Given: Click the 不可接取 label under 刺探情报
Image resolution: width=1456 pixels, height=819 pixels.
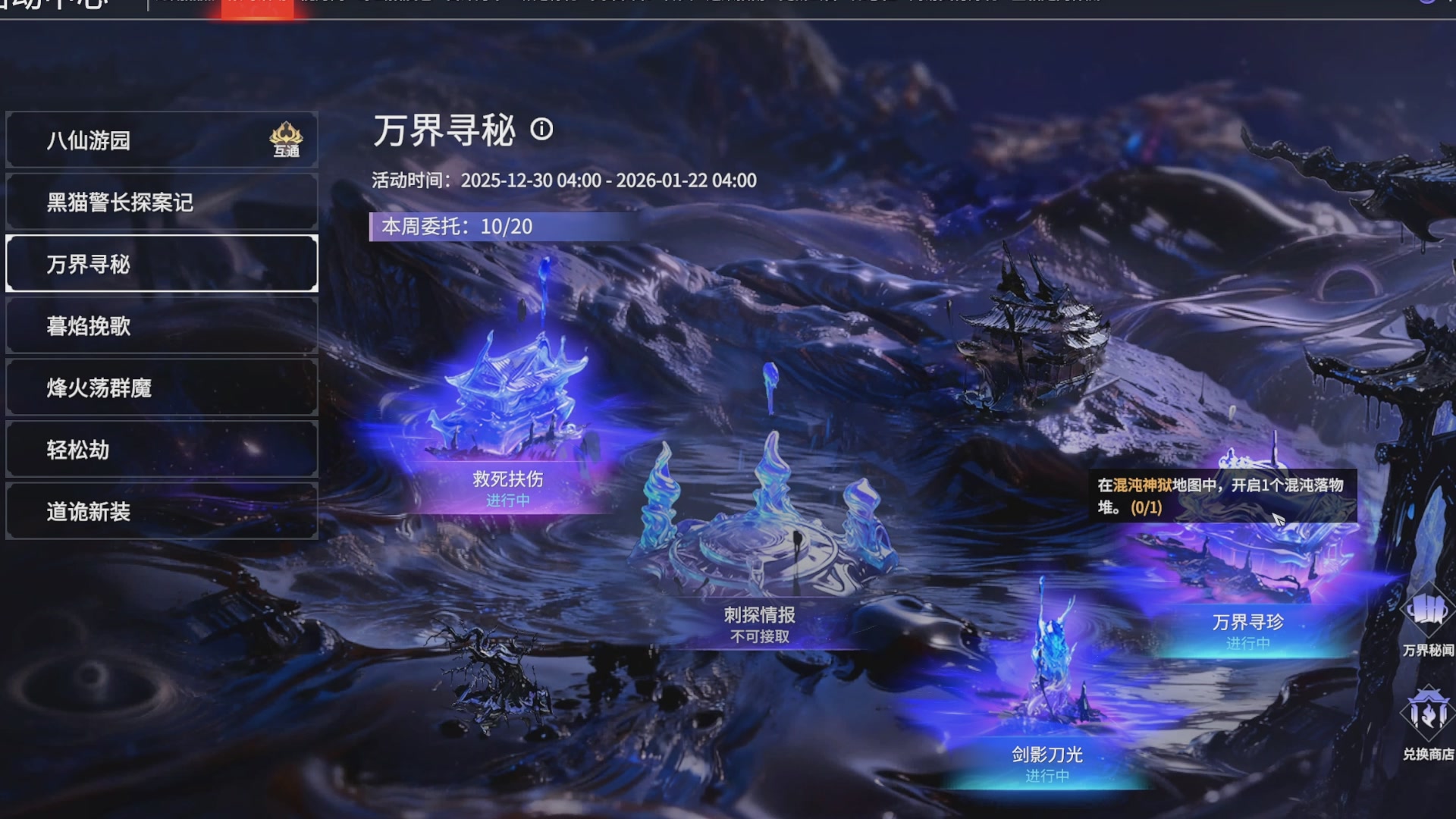Looking at the screenshot, I should pyautogui.click(x=761, y=637).
